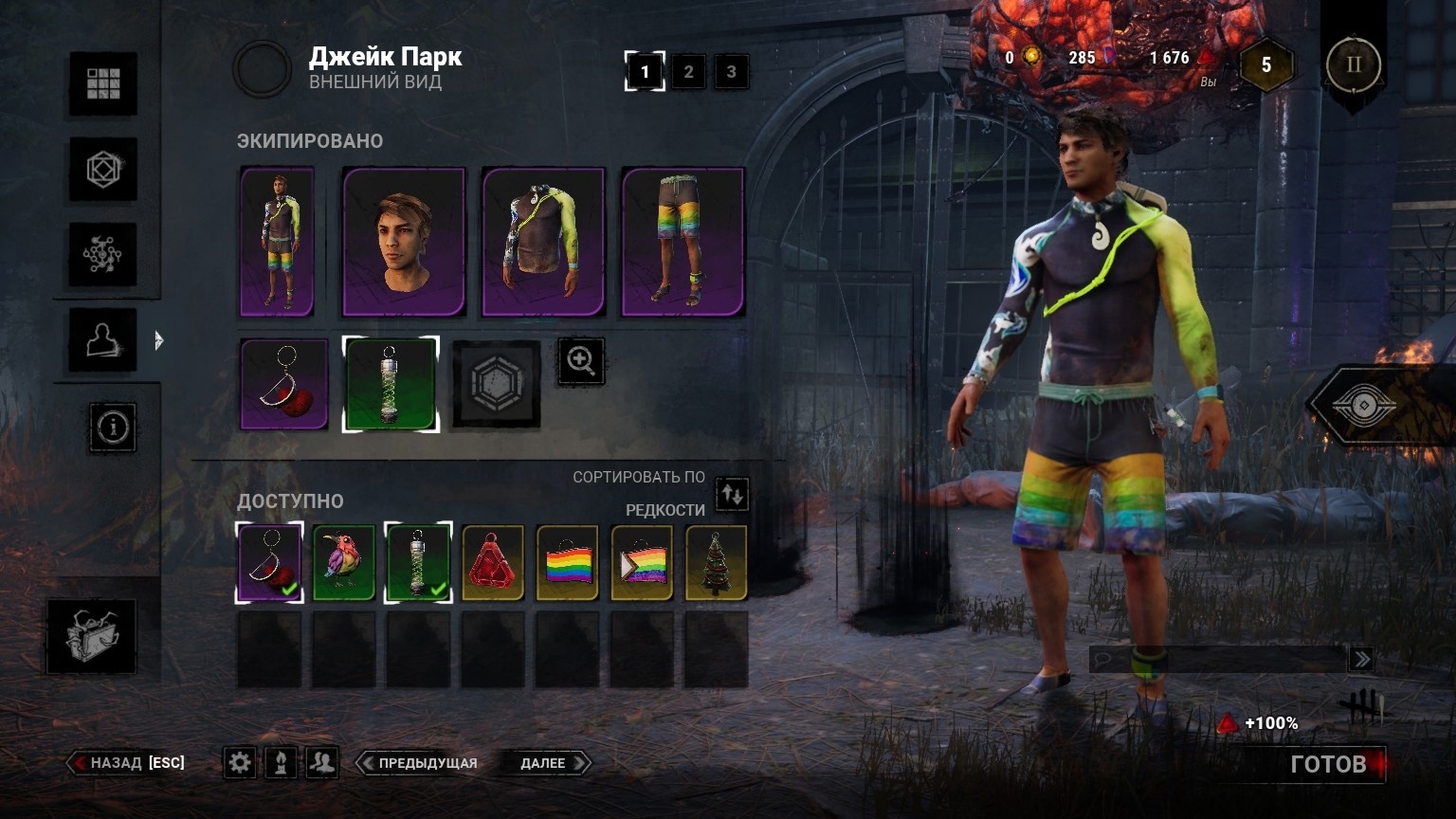This screenshot has height=819, width=1456.
Task: Open the gear settings icon
Action: (240, 763)
